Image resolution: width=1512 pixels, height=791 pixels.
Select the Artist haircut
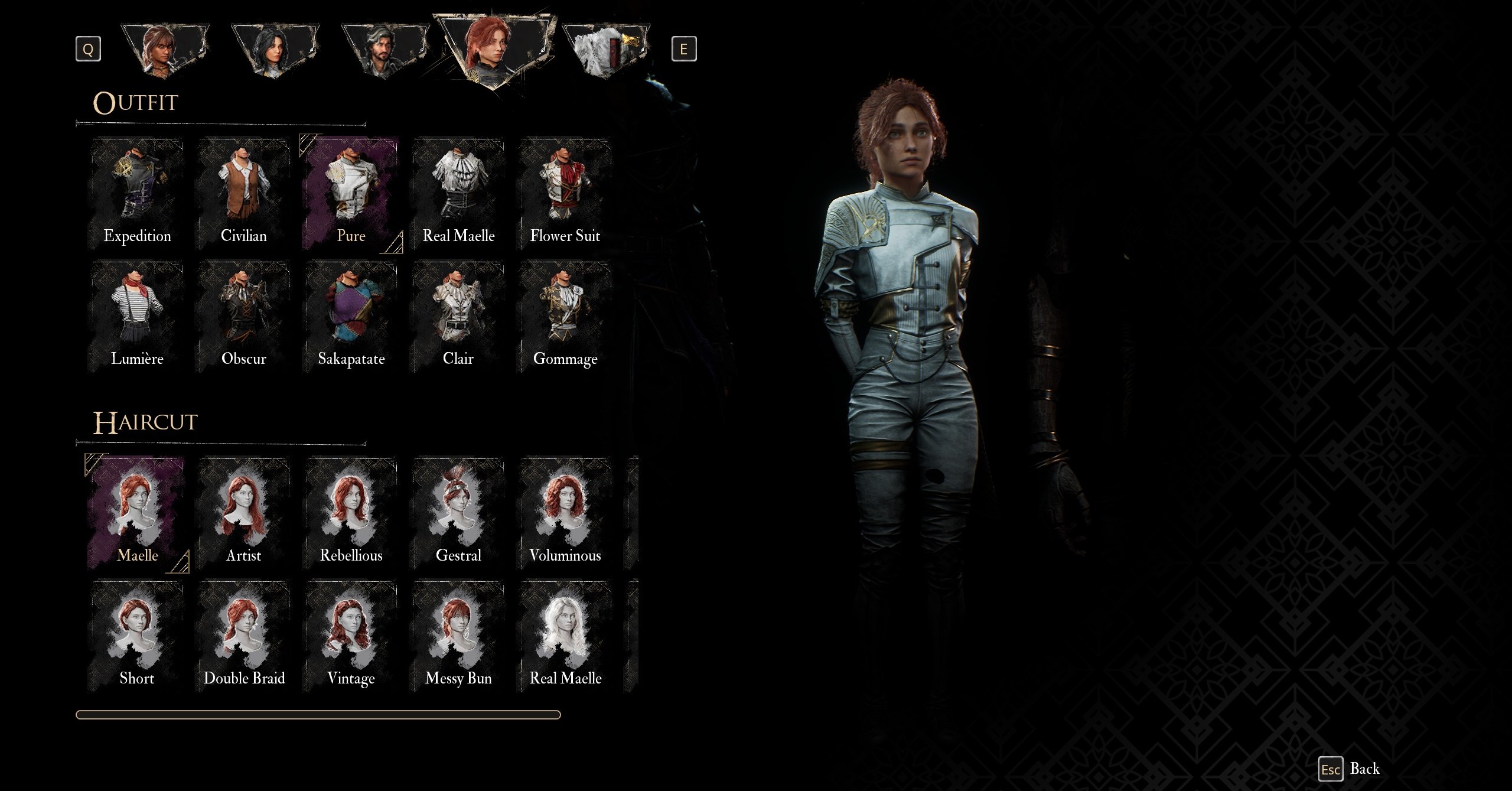[x=244, y=512]
